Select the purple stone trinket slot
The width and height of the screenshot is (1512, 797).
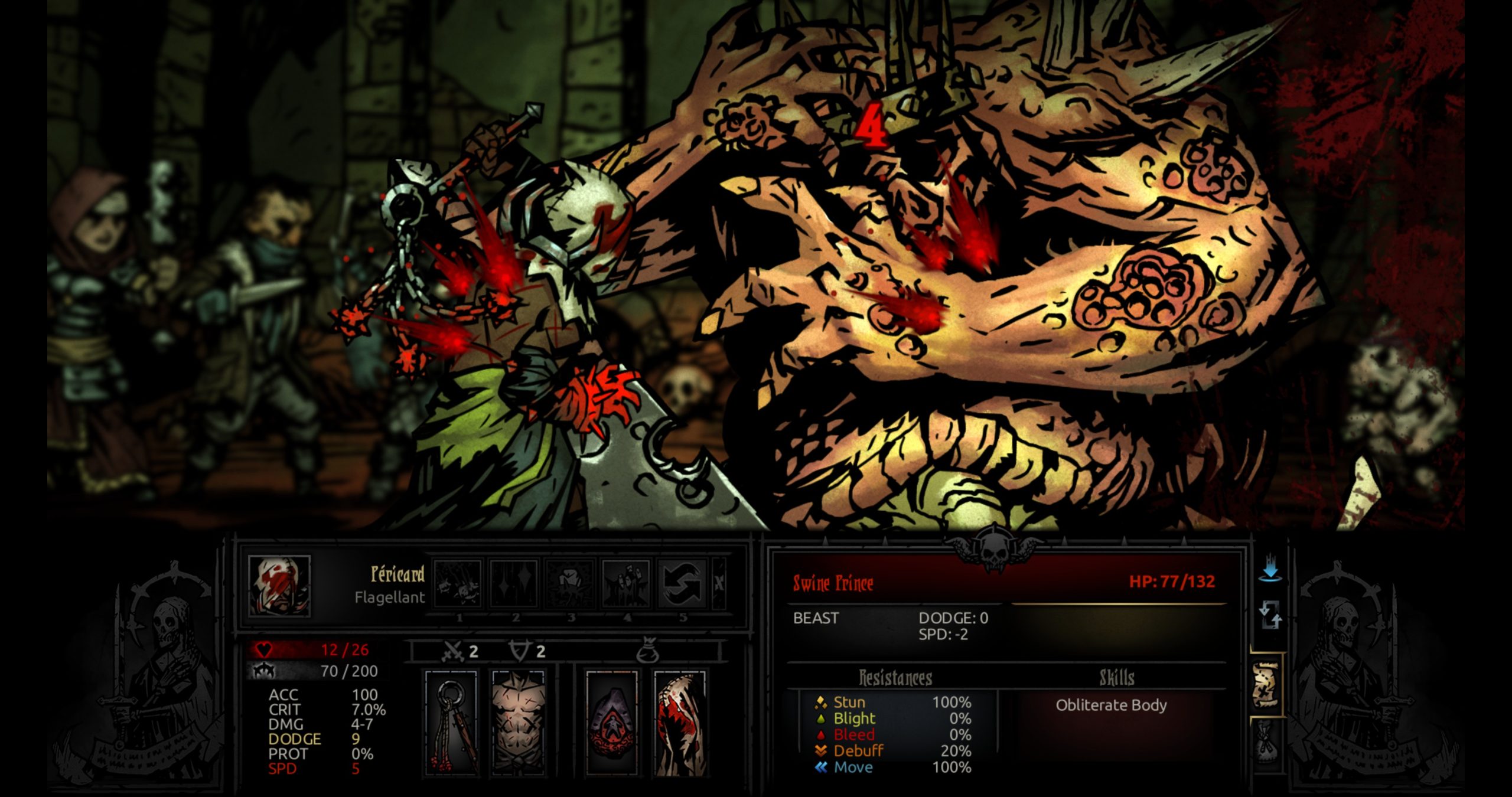pyautogui.click(x=612, y=721)
